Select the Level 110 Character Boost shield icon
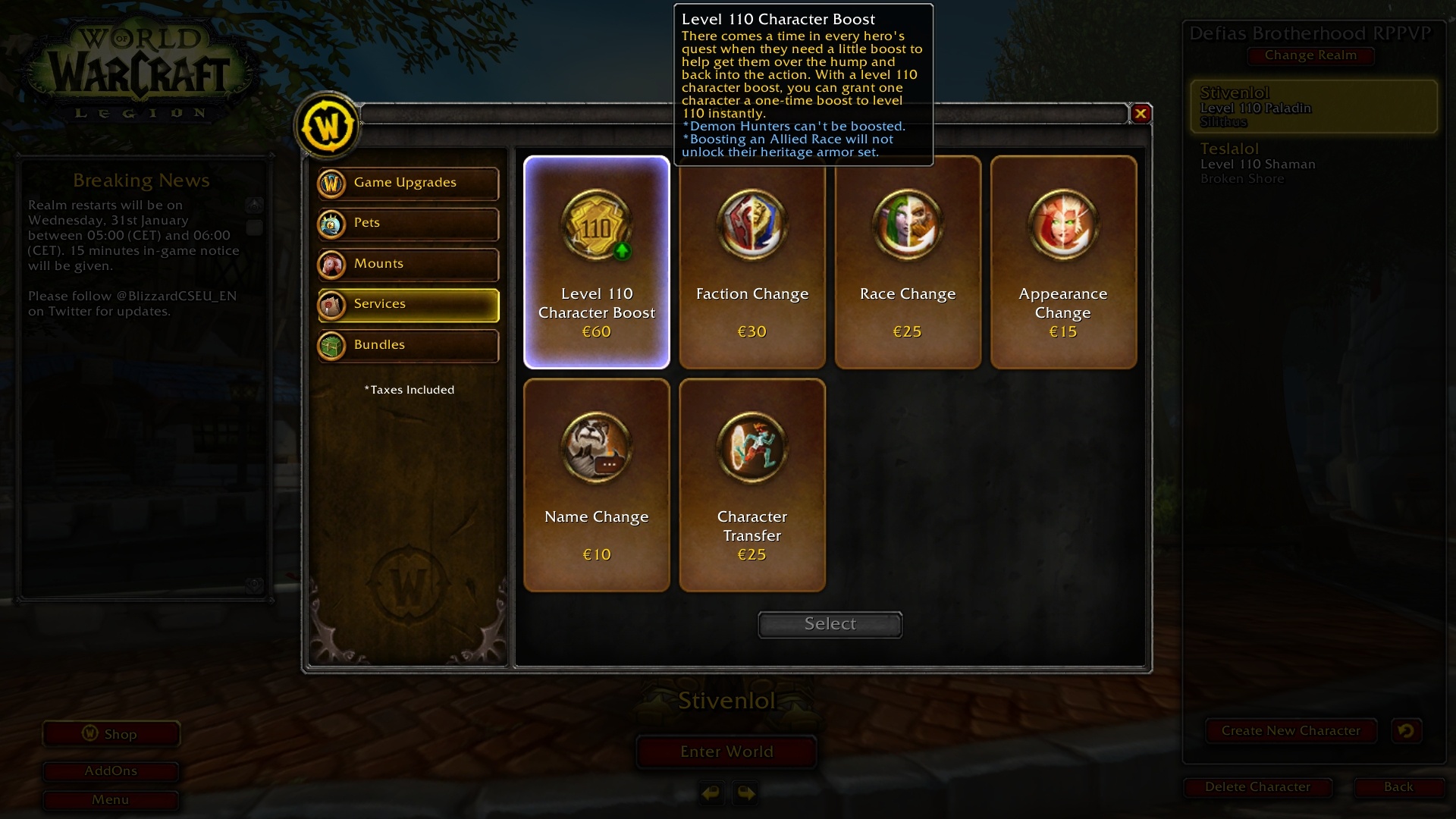1456x819 pixels. tap(596, 227)
